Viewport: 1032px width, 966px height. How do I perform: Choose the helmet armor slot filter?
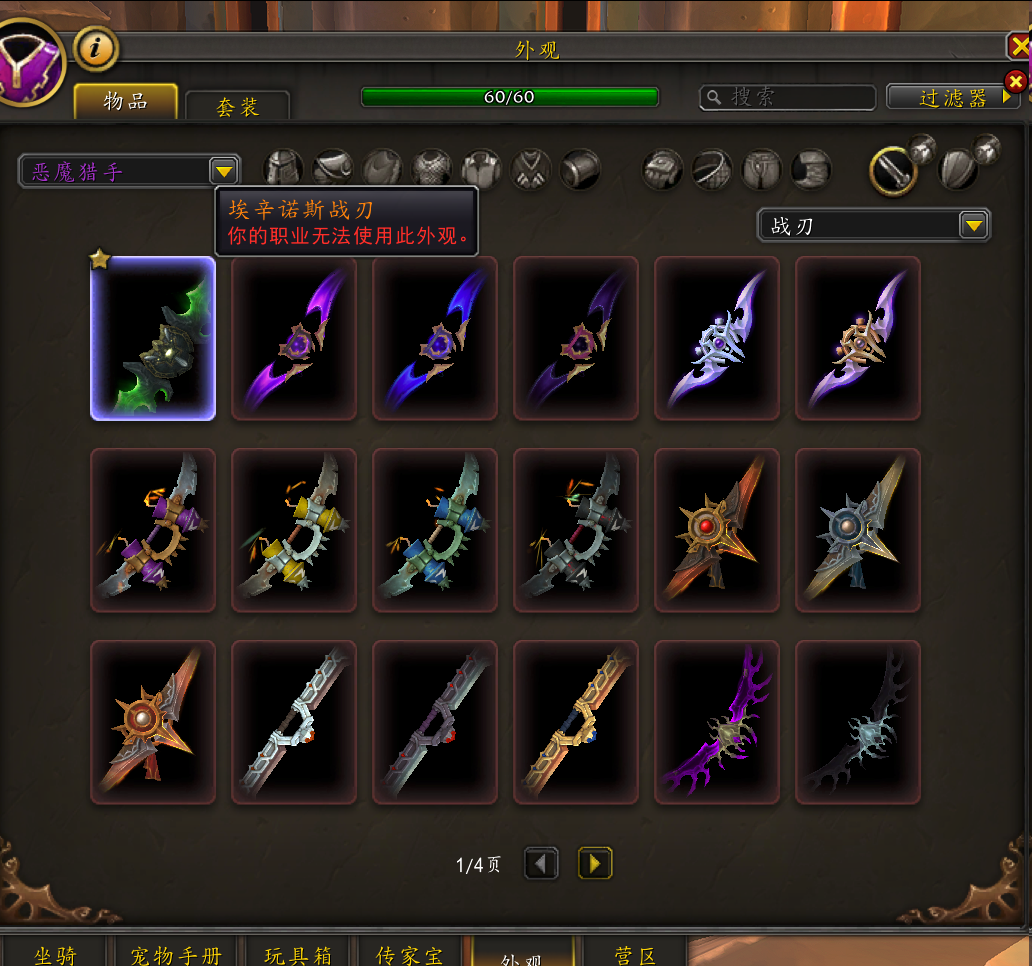tap(283, 170)
